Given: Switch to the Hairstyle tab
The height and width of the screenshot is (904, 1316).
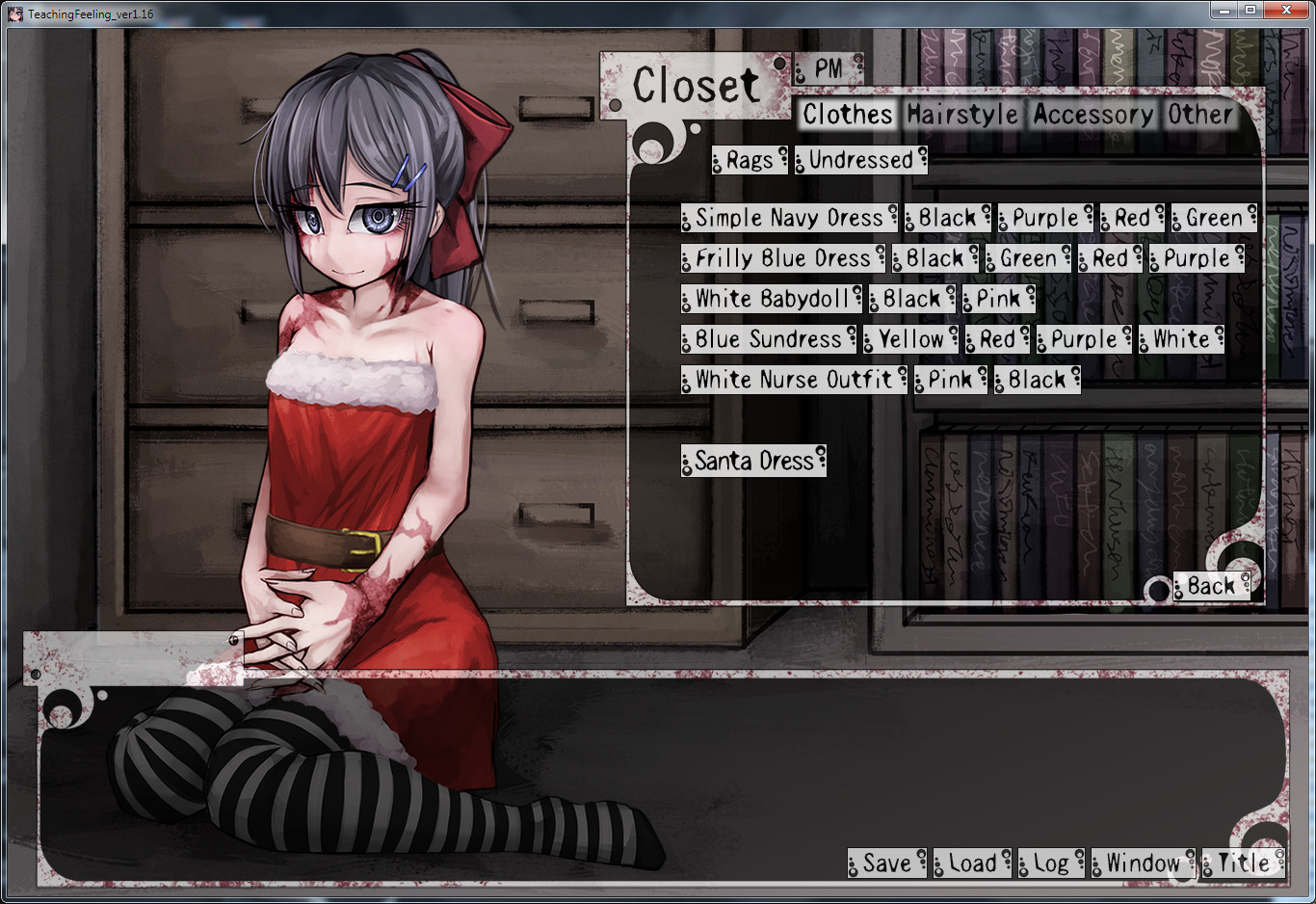Looking at the screenshot, I should click(962, 115).
